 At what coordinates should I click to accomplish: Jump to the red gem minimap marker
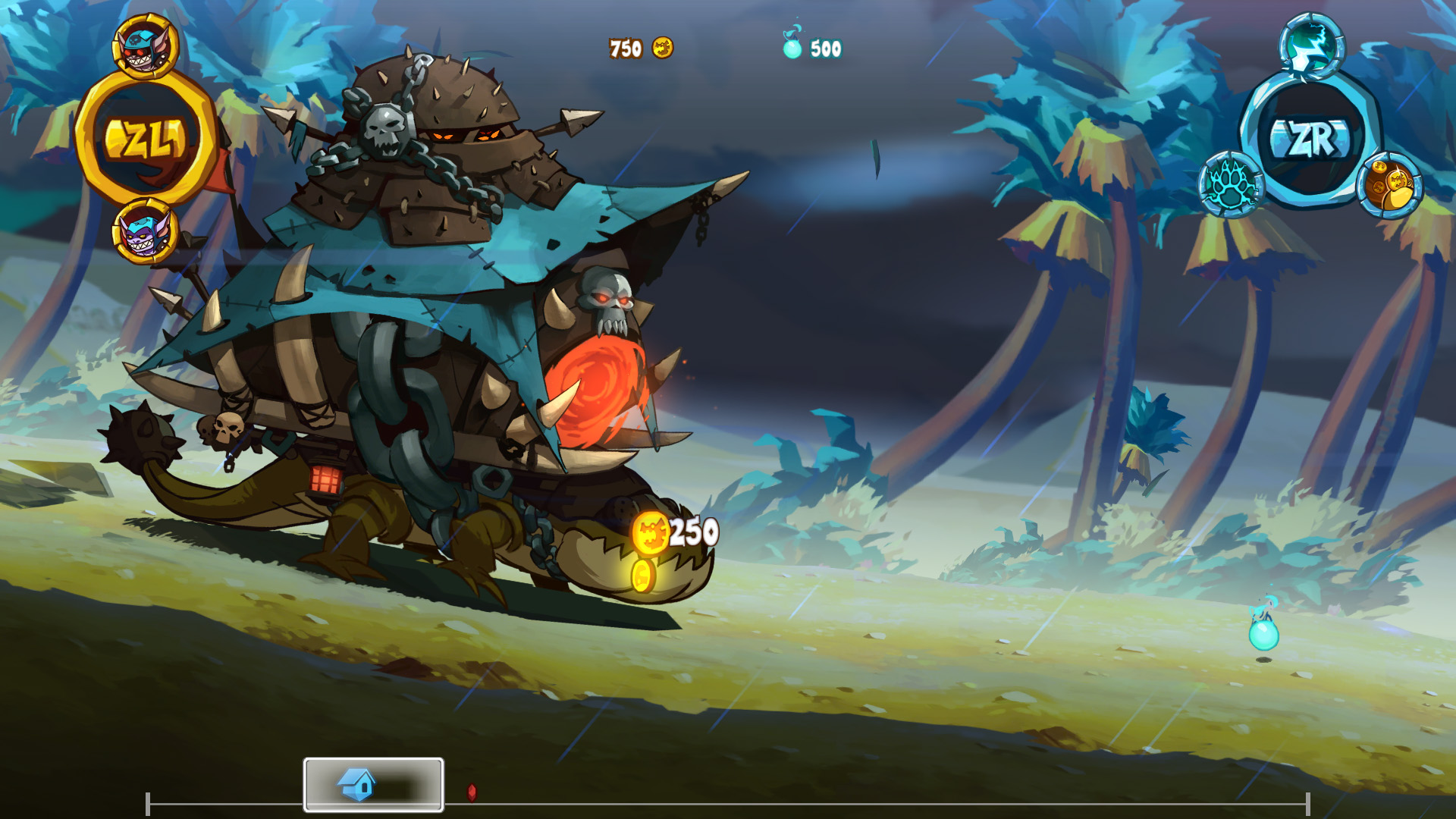coord(472,792)
